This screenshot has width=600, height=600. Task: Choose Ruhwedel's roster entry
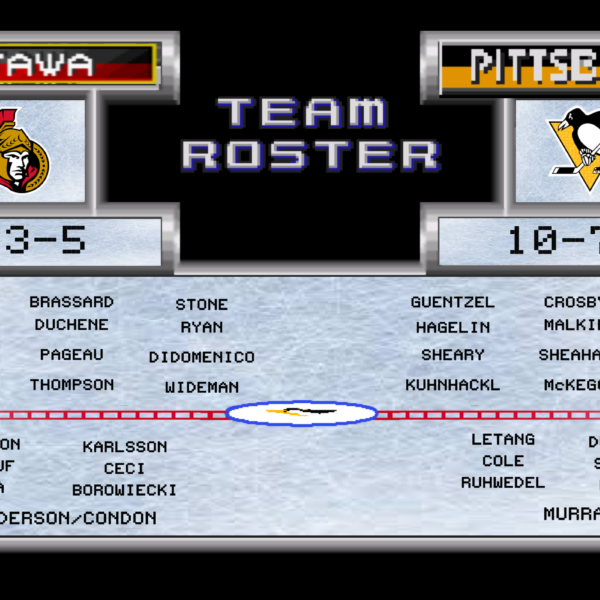tap(503, 482)
